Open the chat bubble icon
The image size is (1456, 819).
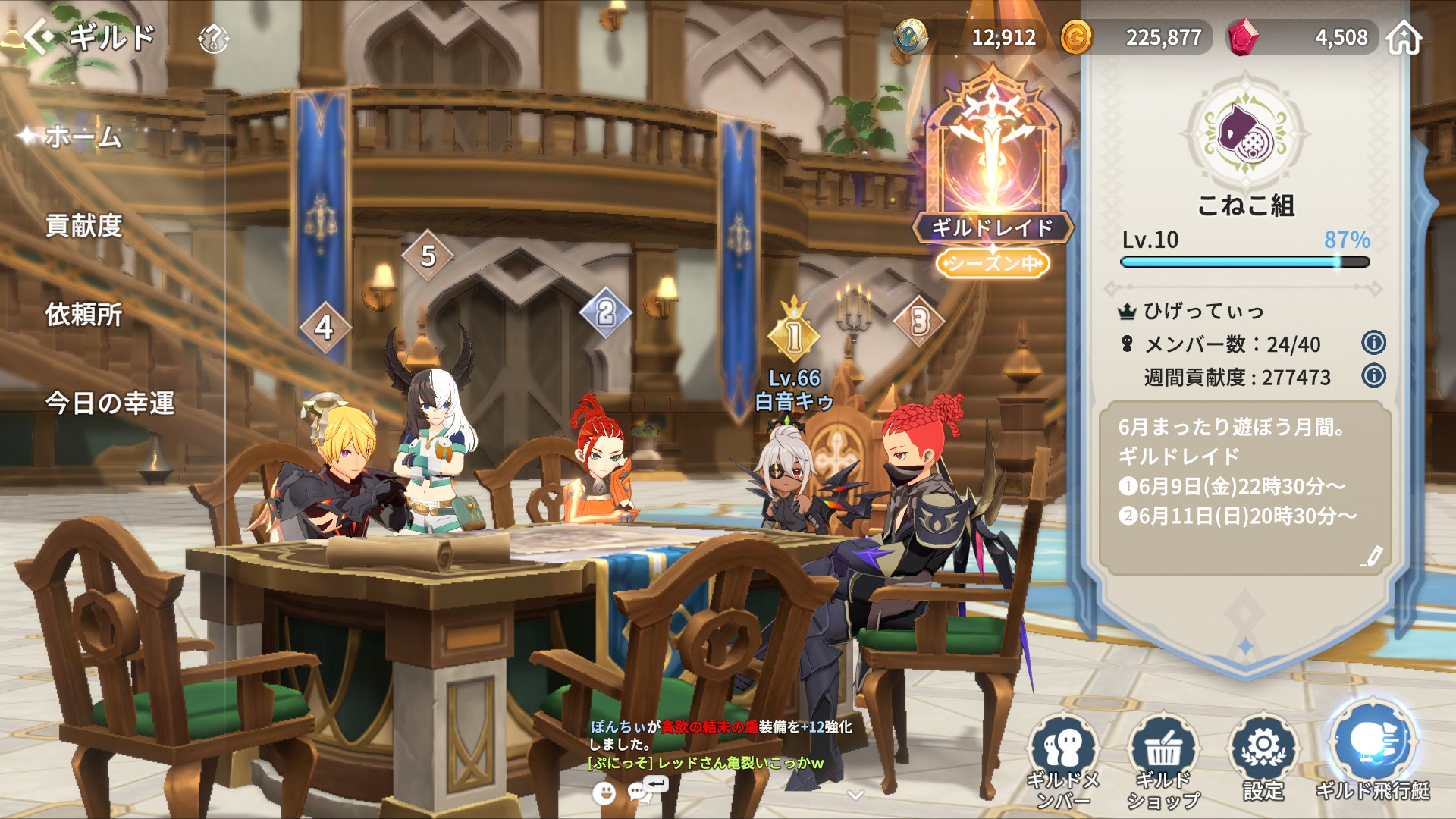[643, 791]
